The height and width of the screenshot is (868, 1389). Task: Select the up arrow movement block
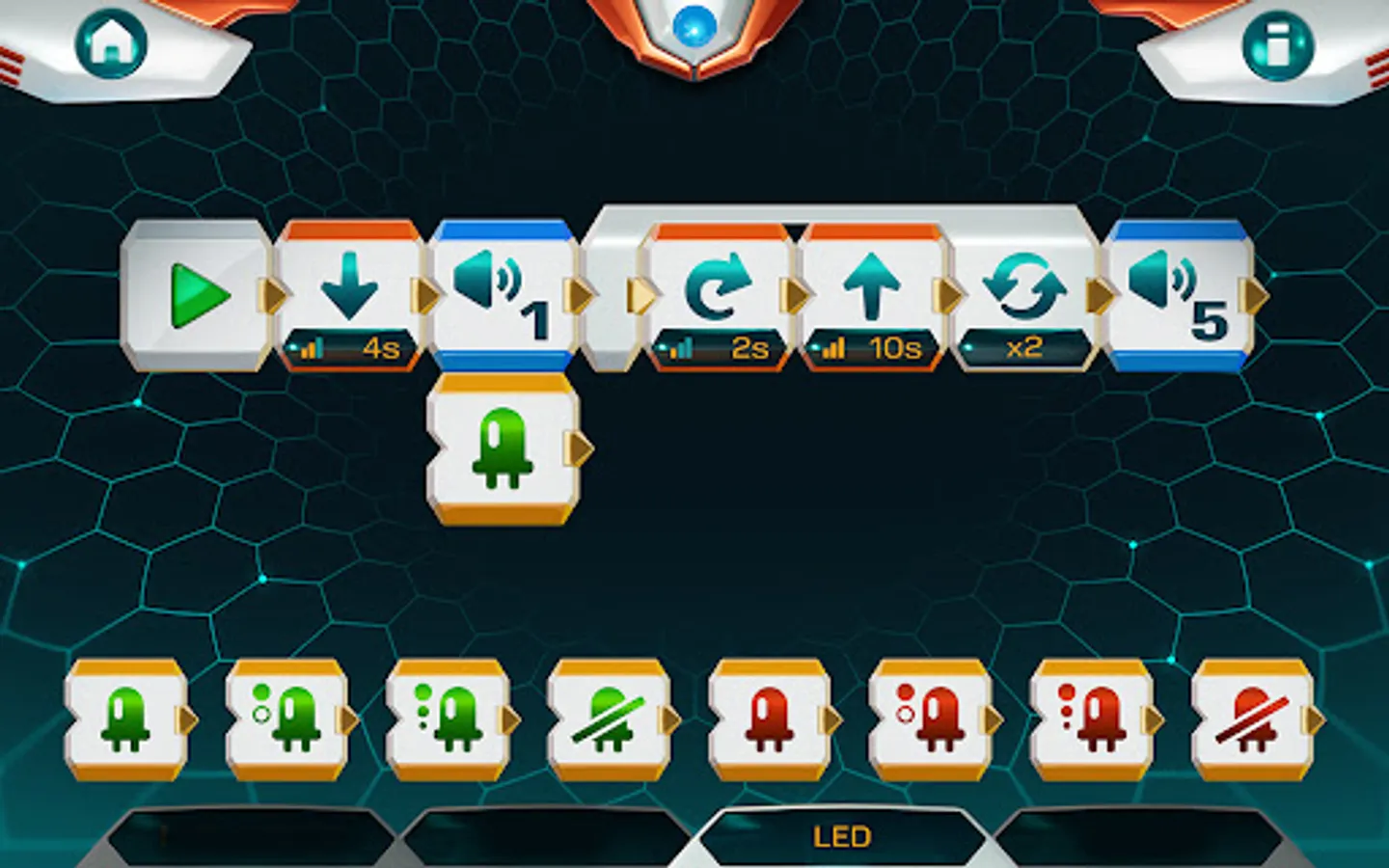pyautogui.click(x=871, y=287)
